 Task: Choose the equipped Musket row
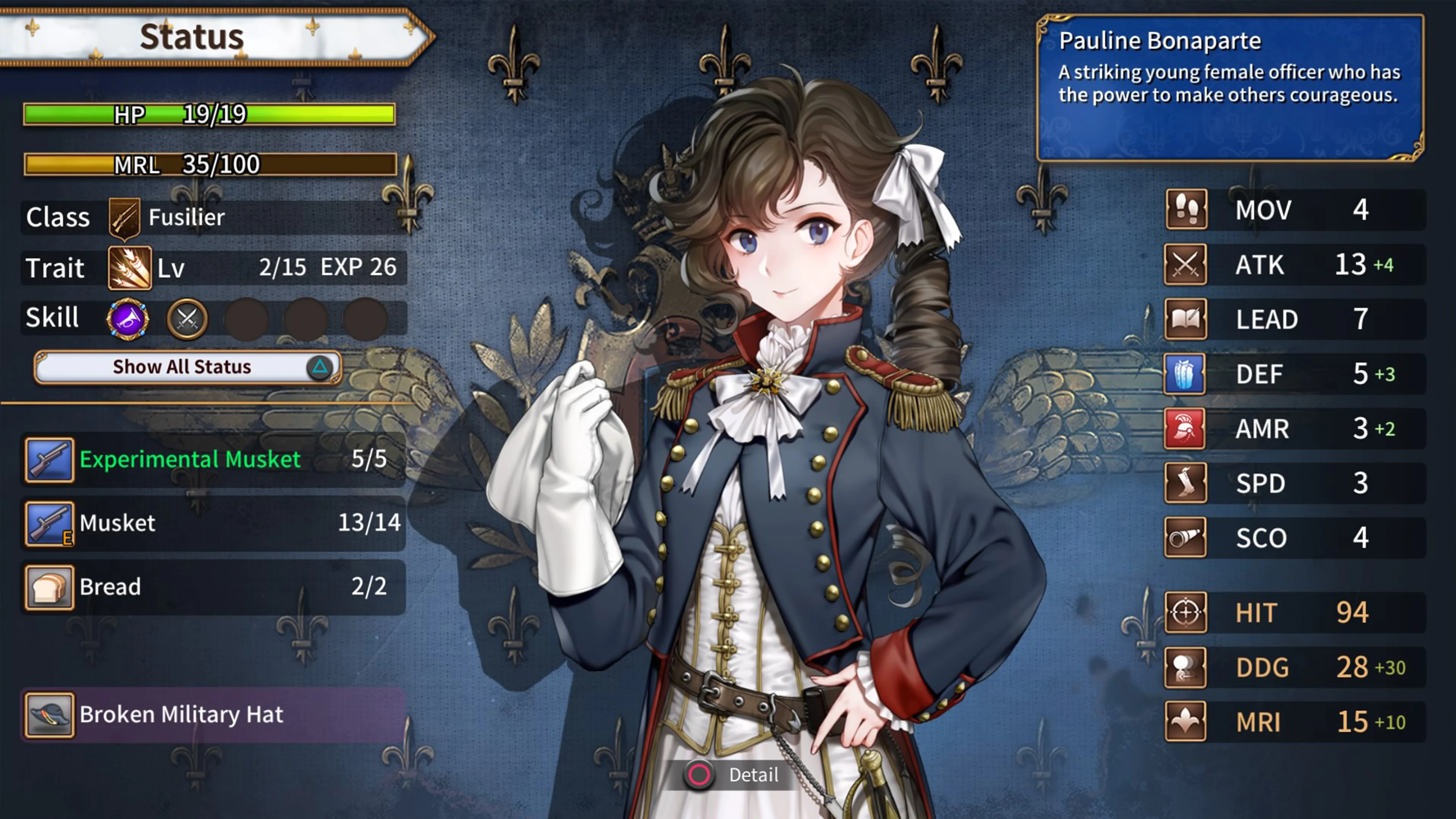pyautogui.click(x=213, y=523)
